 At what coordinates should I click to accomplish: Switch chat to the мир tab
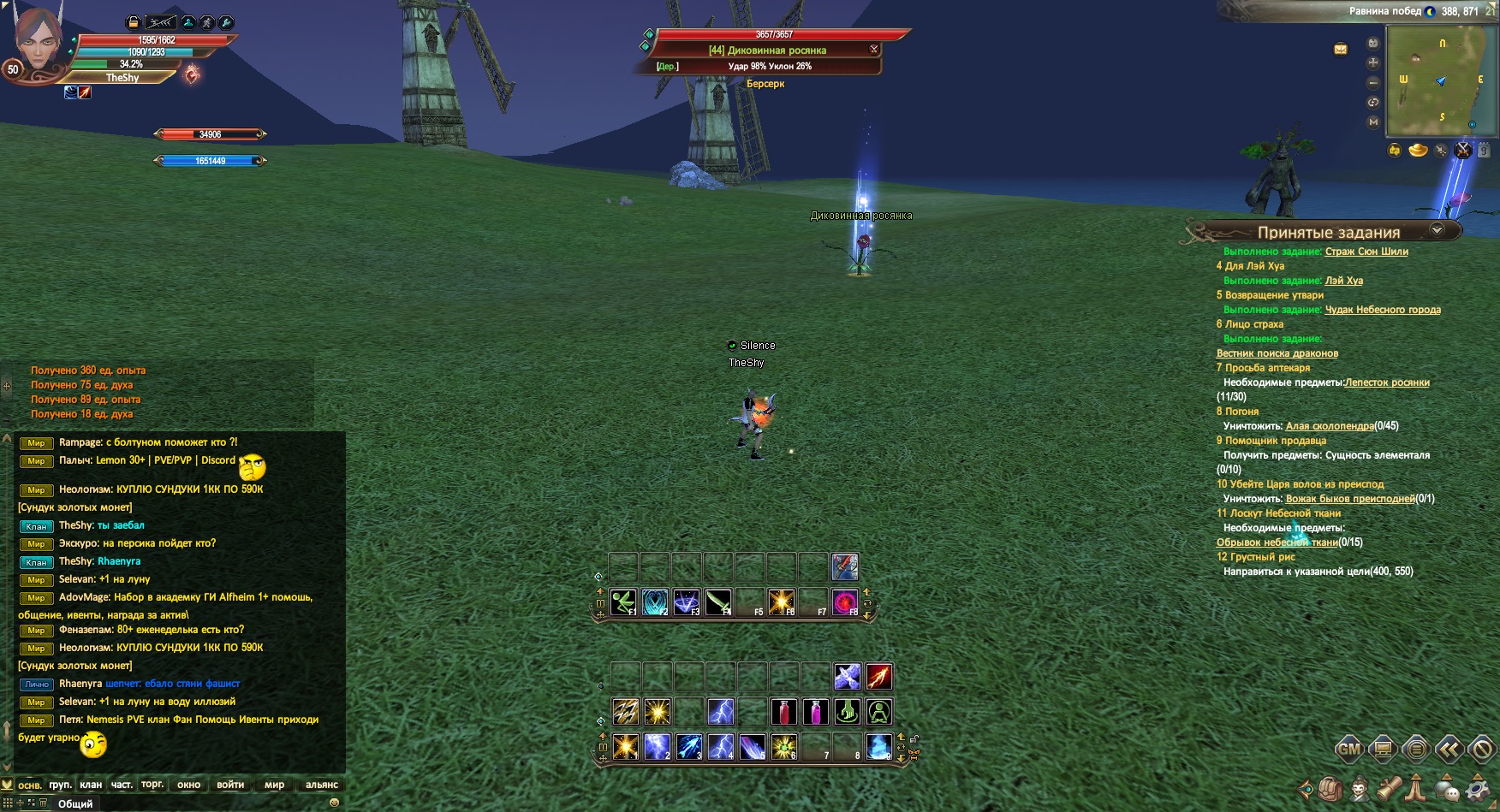(x=274, y=785)
